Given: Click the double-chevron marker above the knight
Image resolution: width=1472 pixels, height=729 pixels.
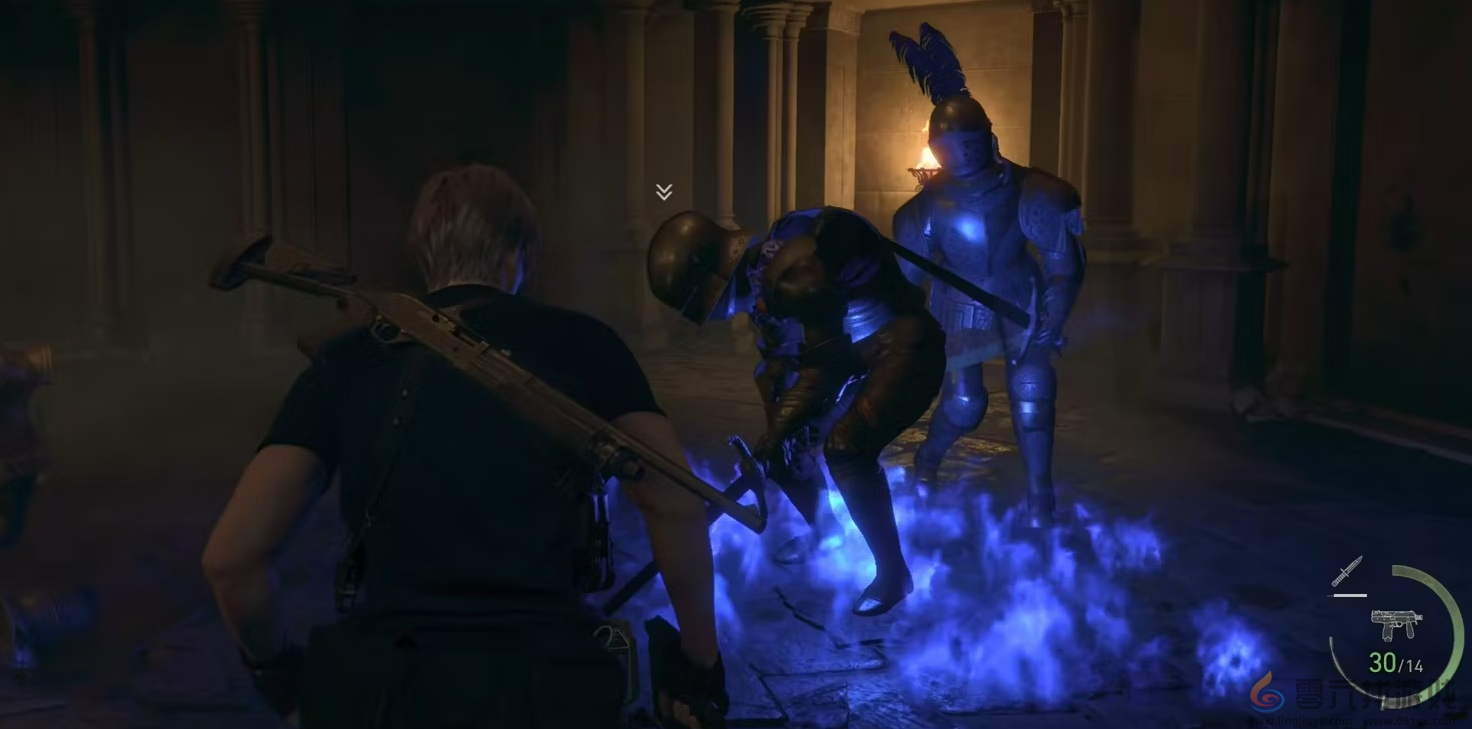Looking at the screenshot, I should tap(664, 192).
